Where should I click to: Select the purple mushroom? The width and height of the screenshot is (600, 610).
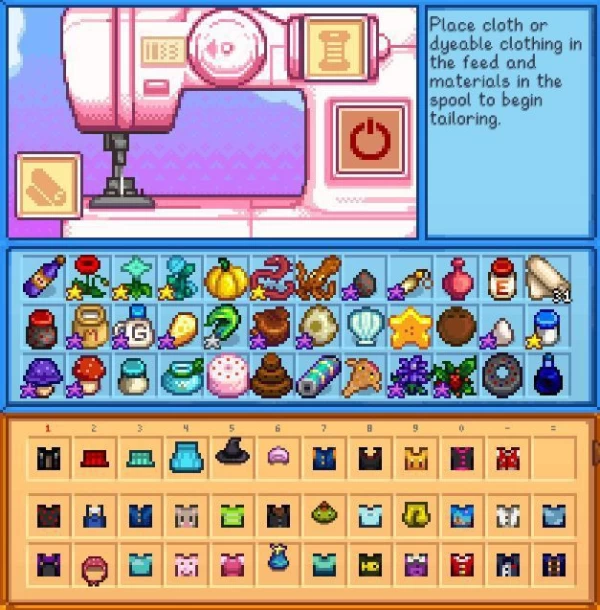click(x=45, y=374)
